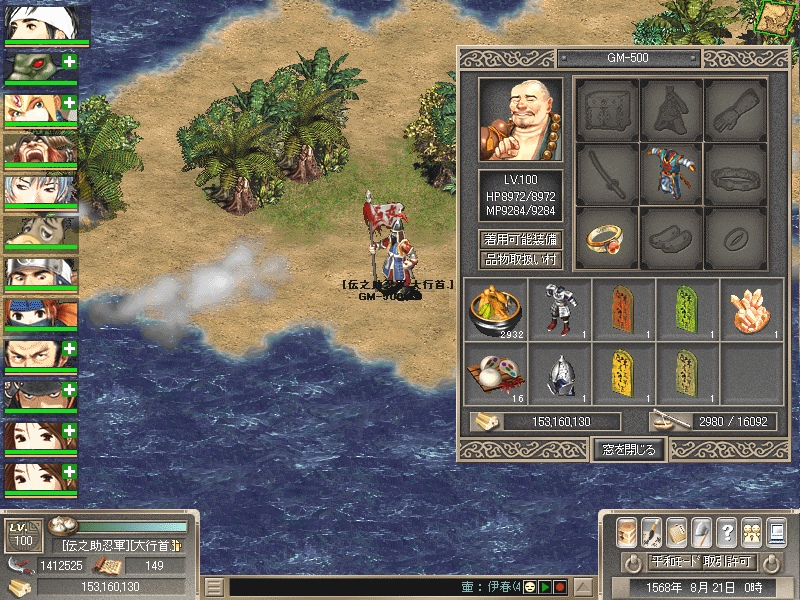Click the 着用可能装備 button
The width and height of the screenshot is (800, 600).
point(520,239)
